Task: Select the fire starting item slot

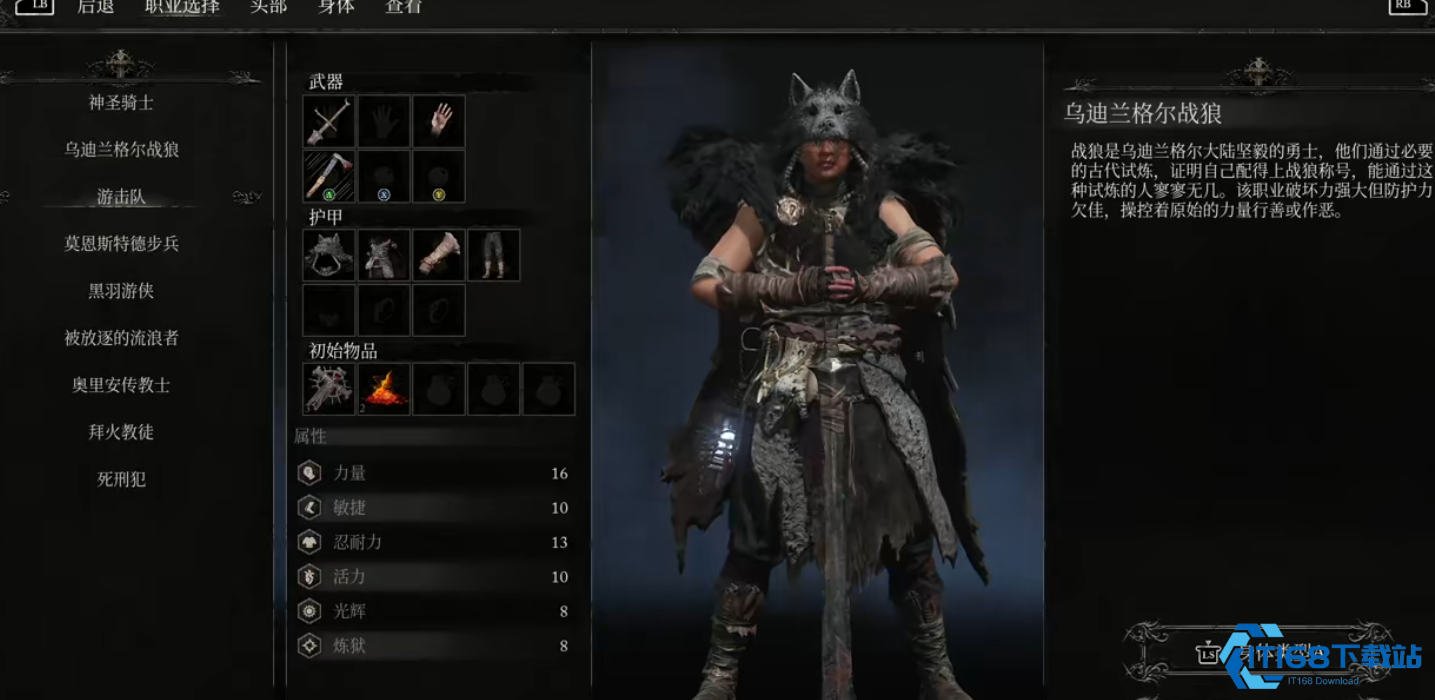Action: [x=384, y=389]
